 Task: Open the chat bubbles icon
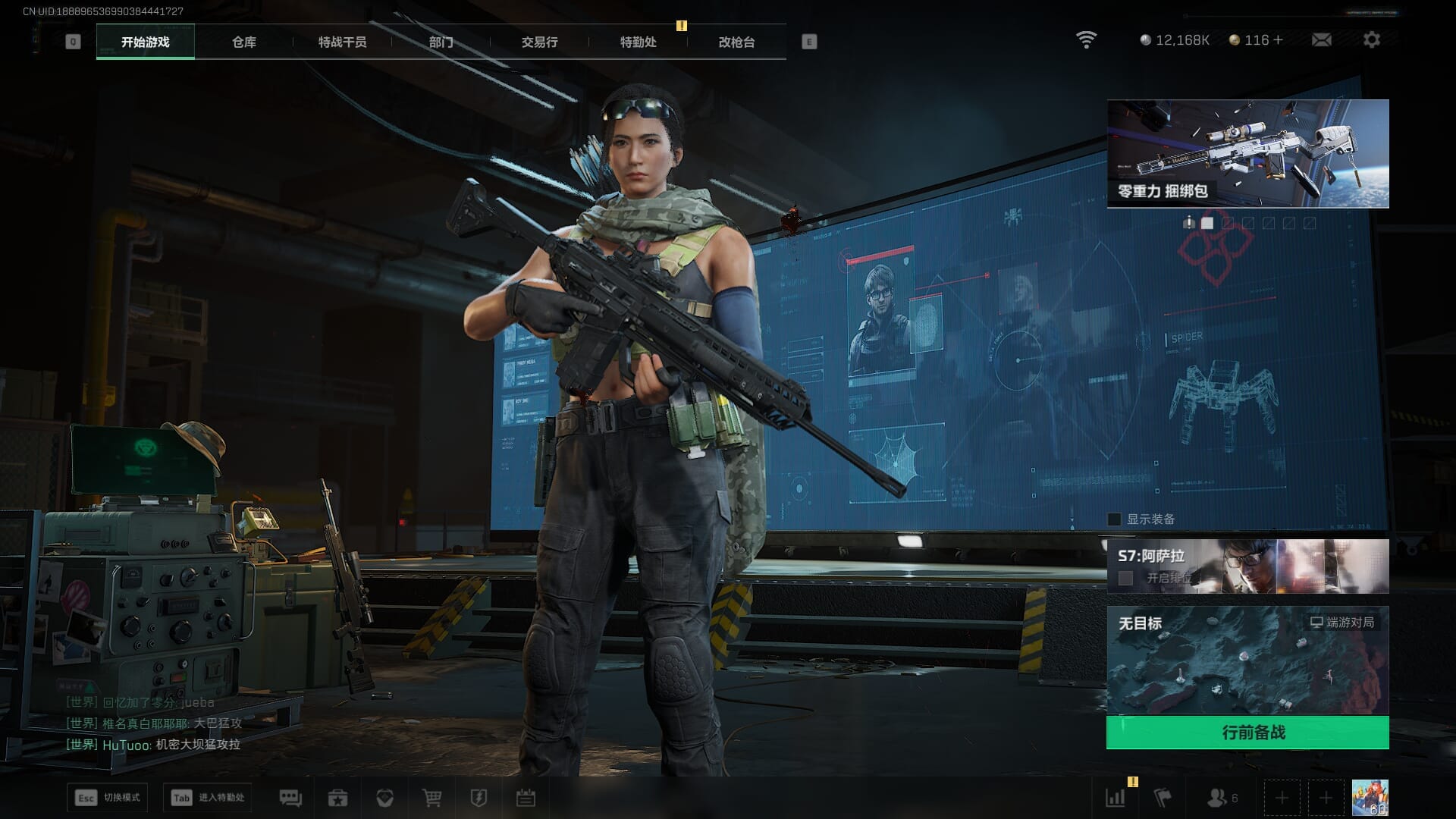290,798
